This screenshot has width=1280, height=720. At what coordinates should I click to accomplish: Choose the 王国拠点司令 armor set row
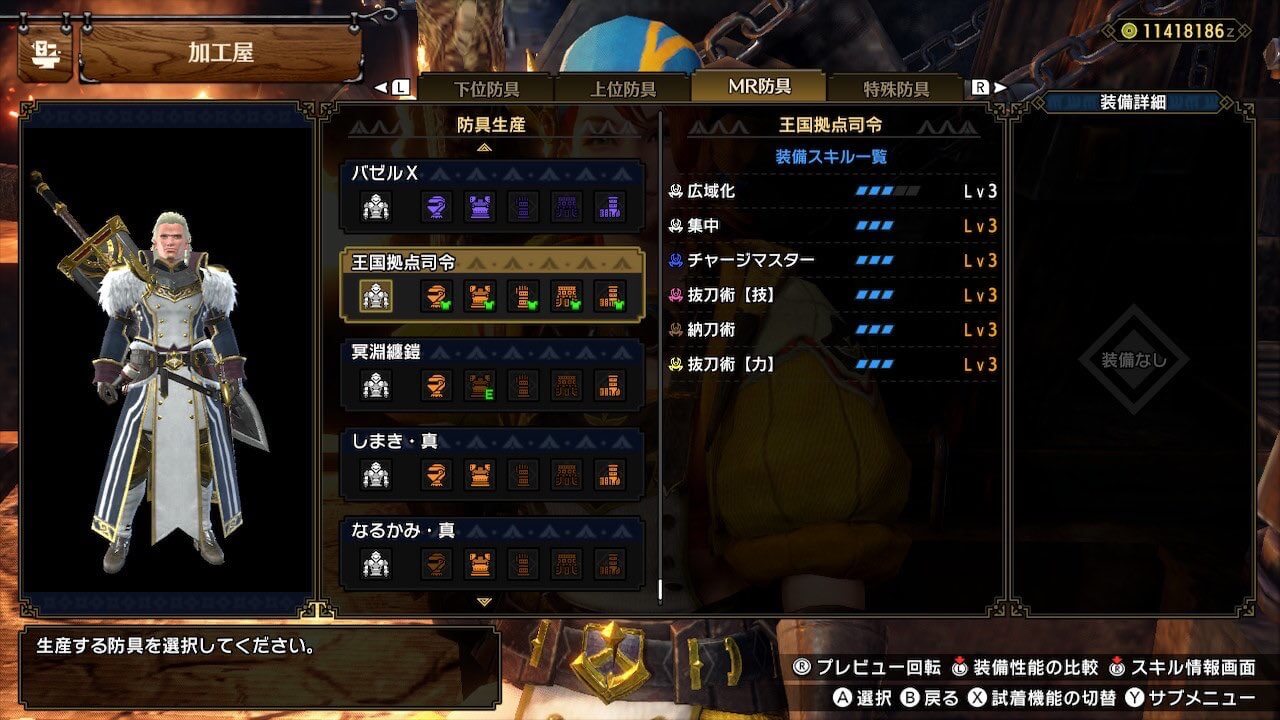(x=491, y=283)
